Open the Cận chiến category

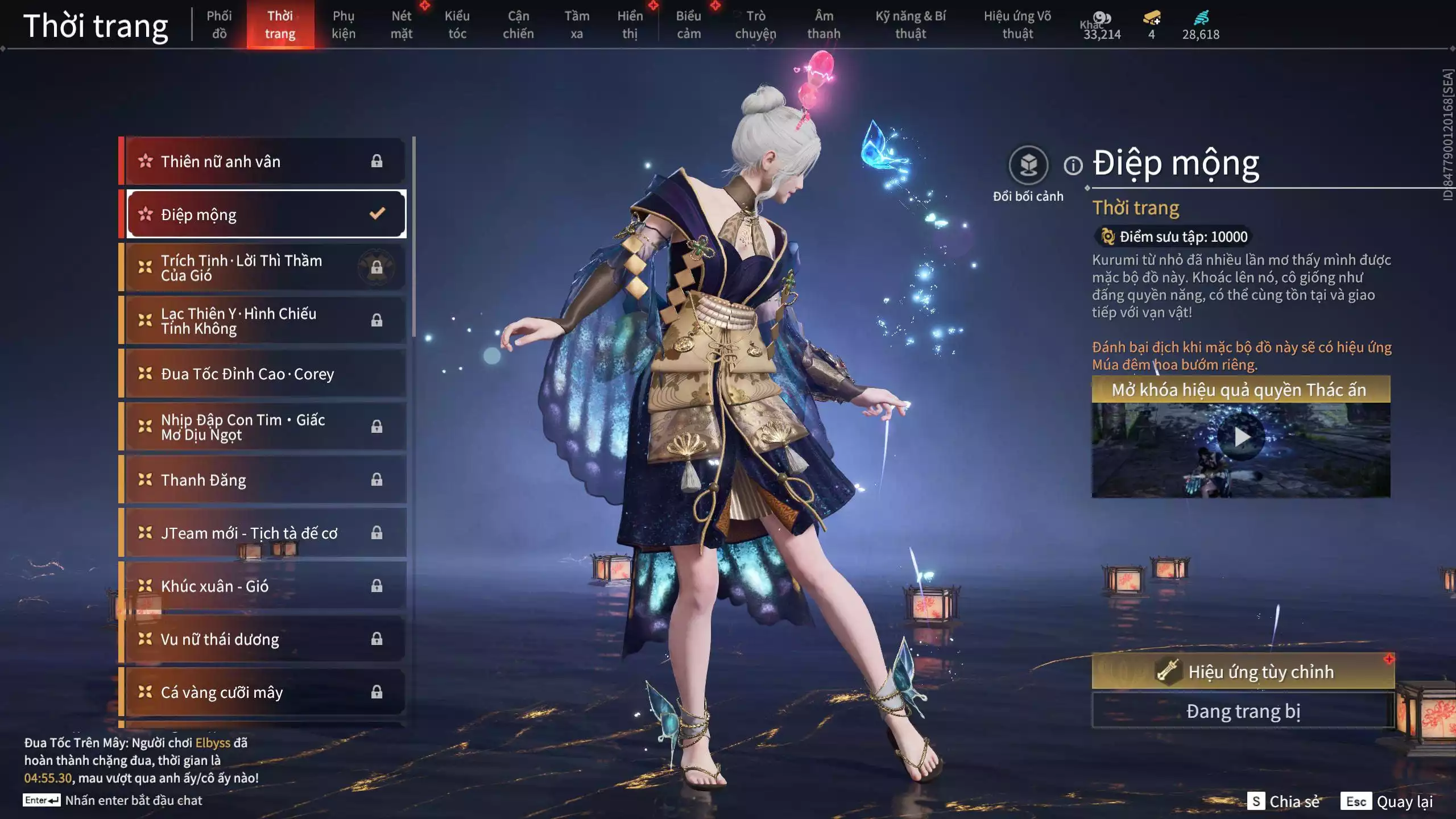(518, 24)
